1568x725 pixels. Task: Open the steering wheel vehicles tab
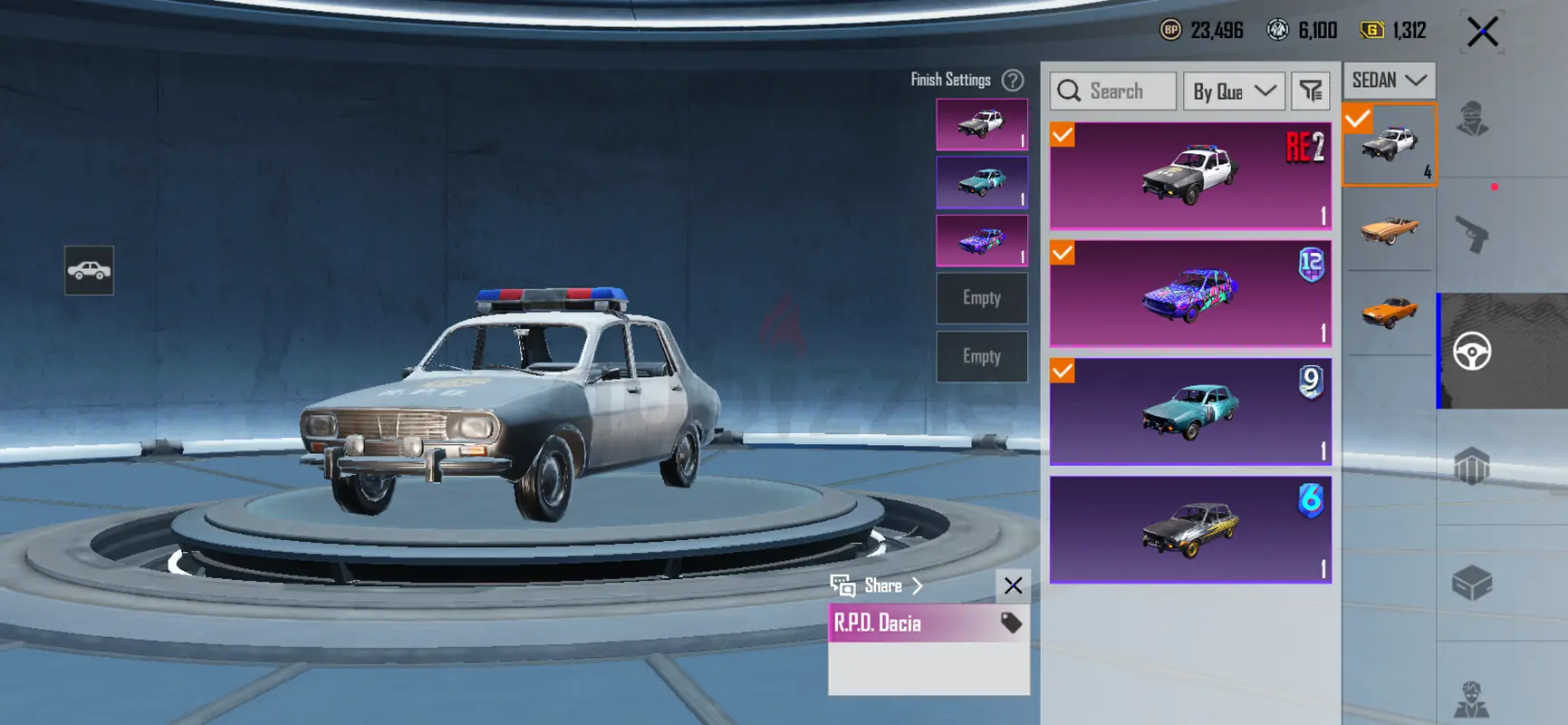coord(1473,352)
